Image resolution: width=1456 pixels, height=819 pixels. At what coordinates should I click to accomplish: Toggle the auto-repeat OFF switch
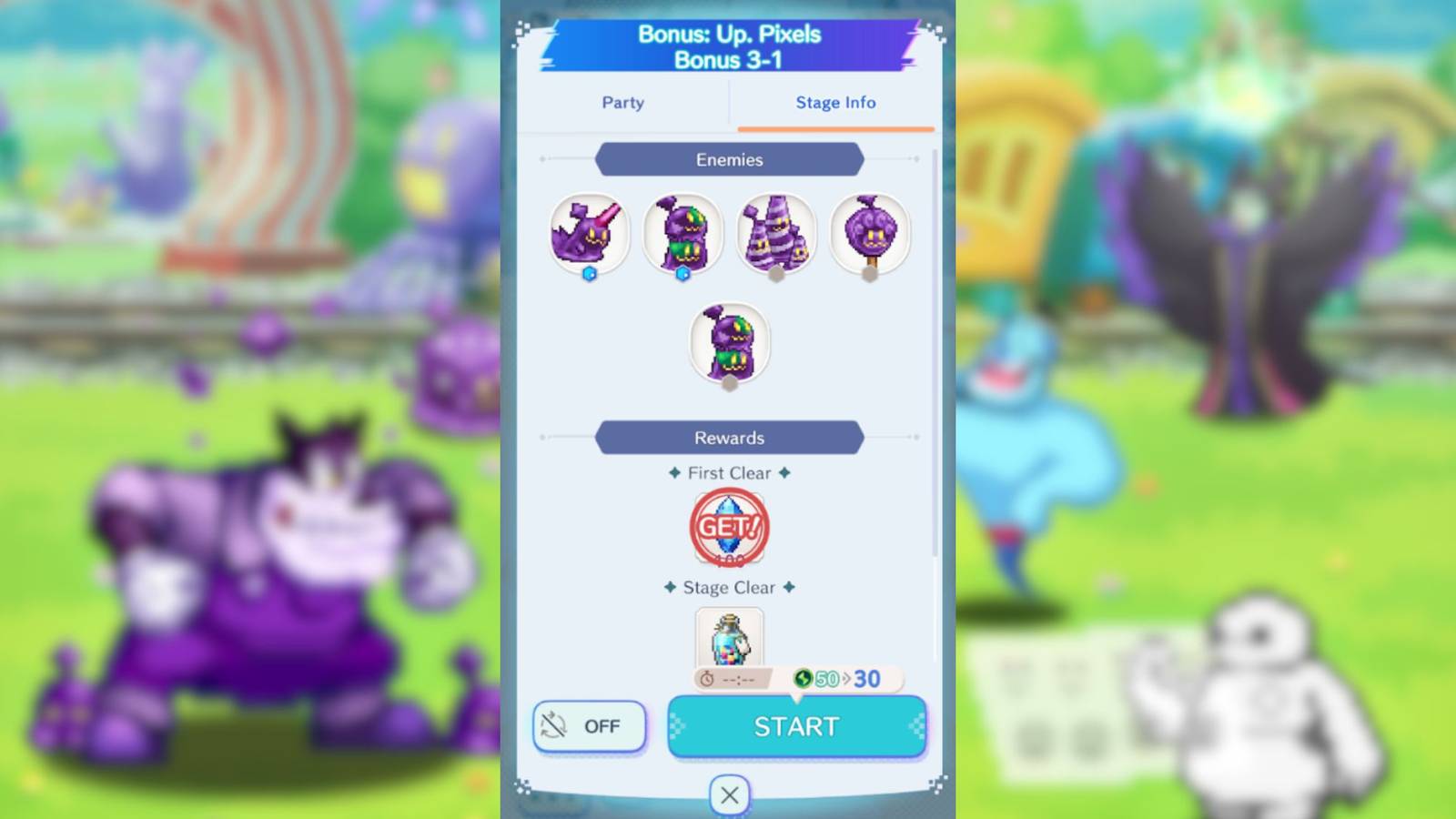click(x=589, y=726)
